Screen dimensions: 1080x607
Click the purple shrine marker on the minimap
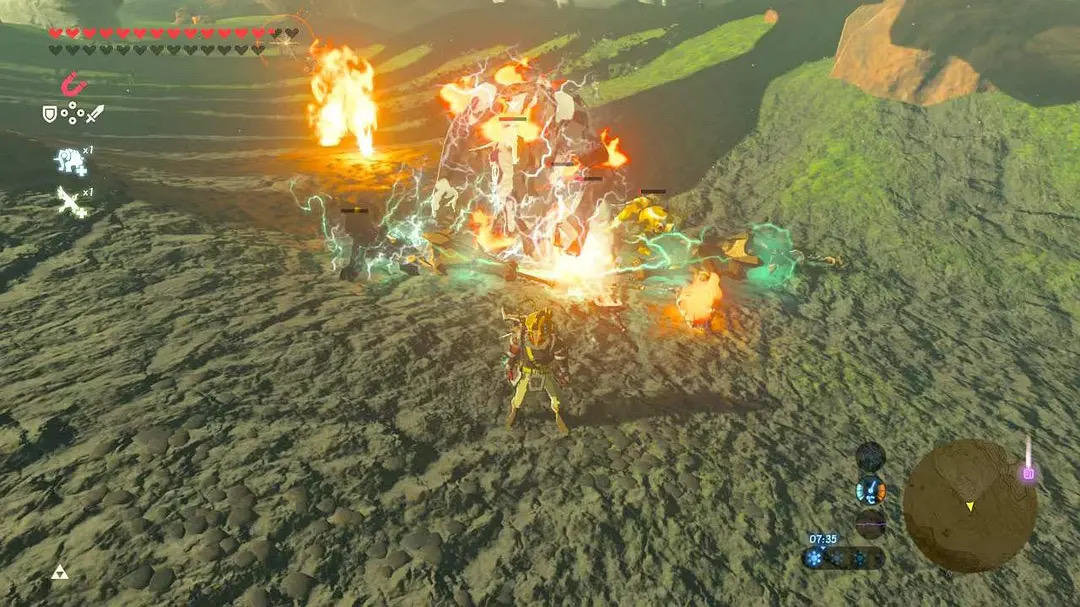1027,473
